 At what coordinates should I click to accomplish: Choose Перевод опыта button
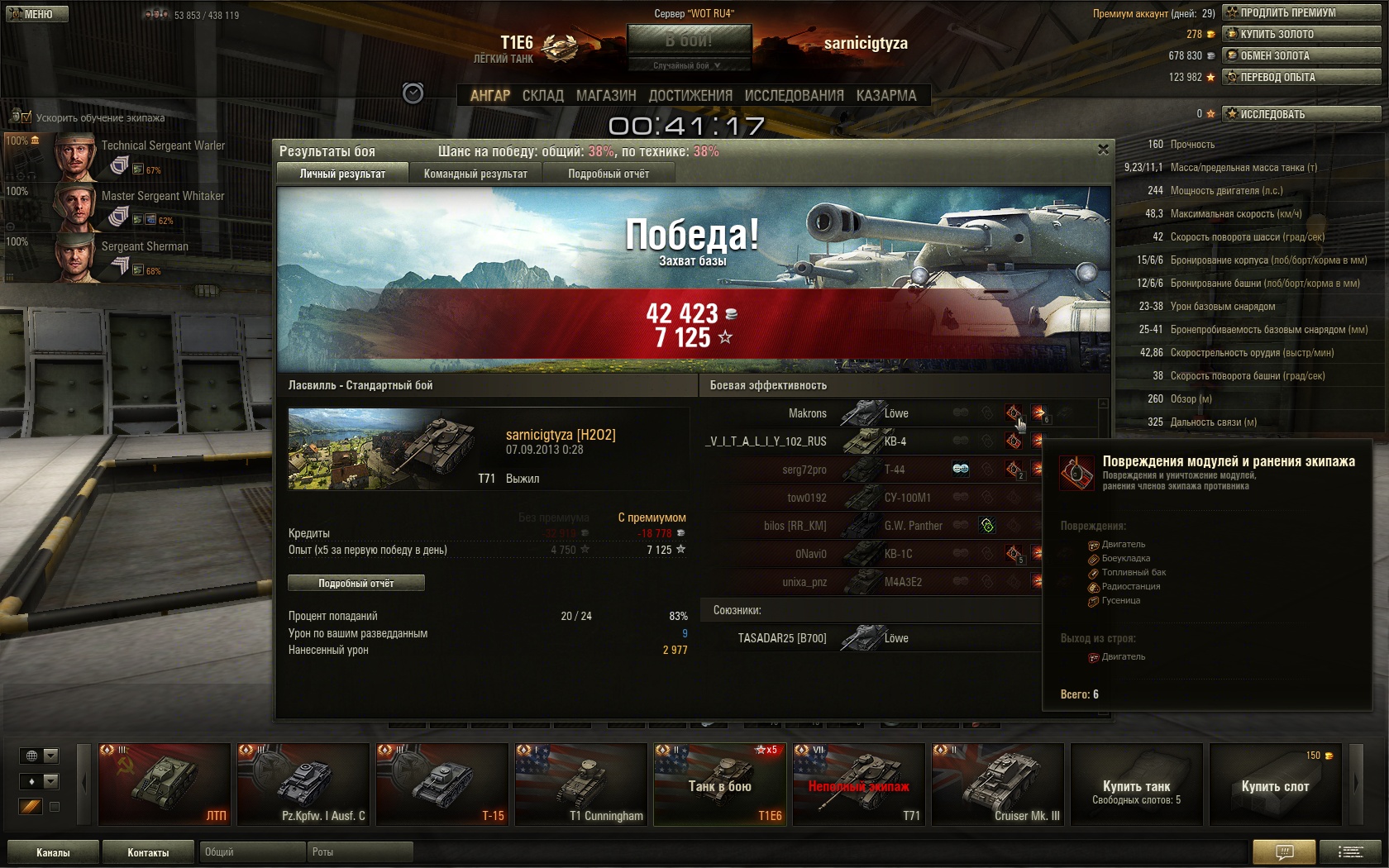pyautogui.click(x=1301, y=77)
